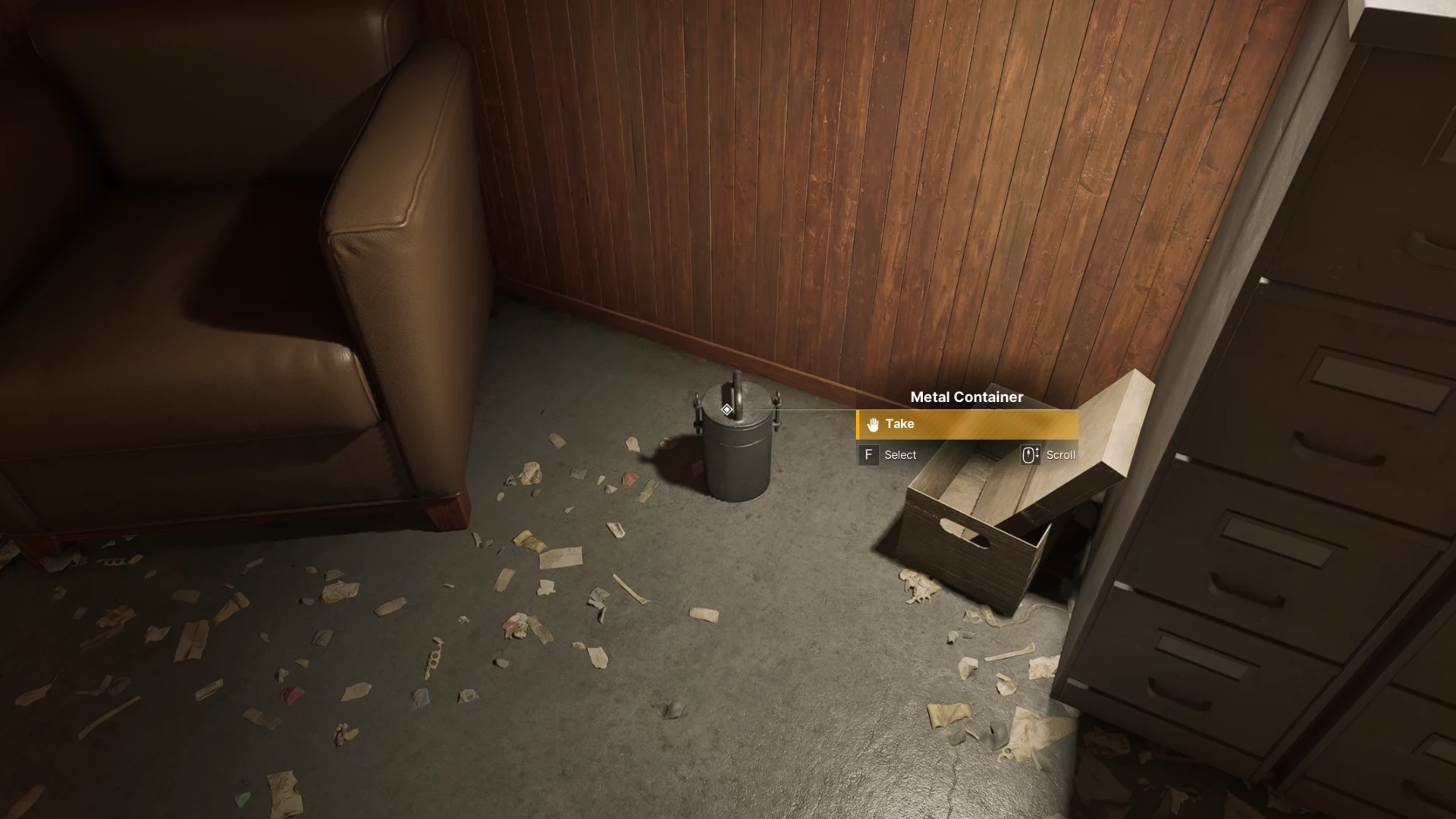Choose the Take option for Metal Container
This screenshot has height=819, width=1456.
tap(966, 424)
